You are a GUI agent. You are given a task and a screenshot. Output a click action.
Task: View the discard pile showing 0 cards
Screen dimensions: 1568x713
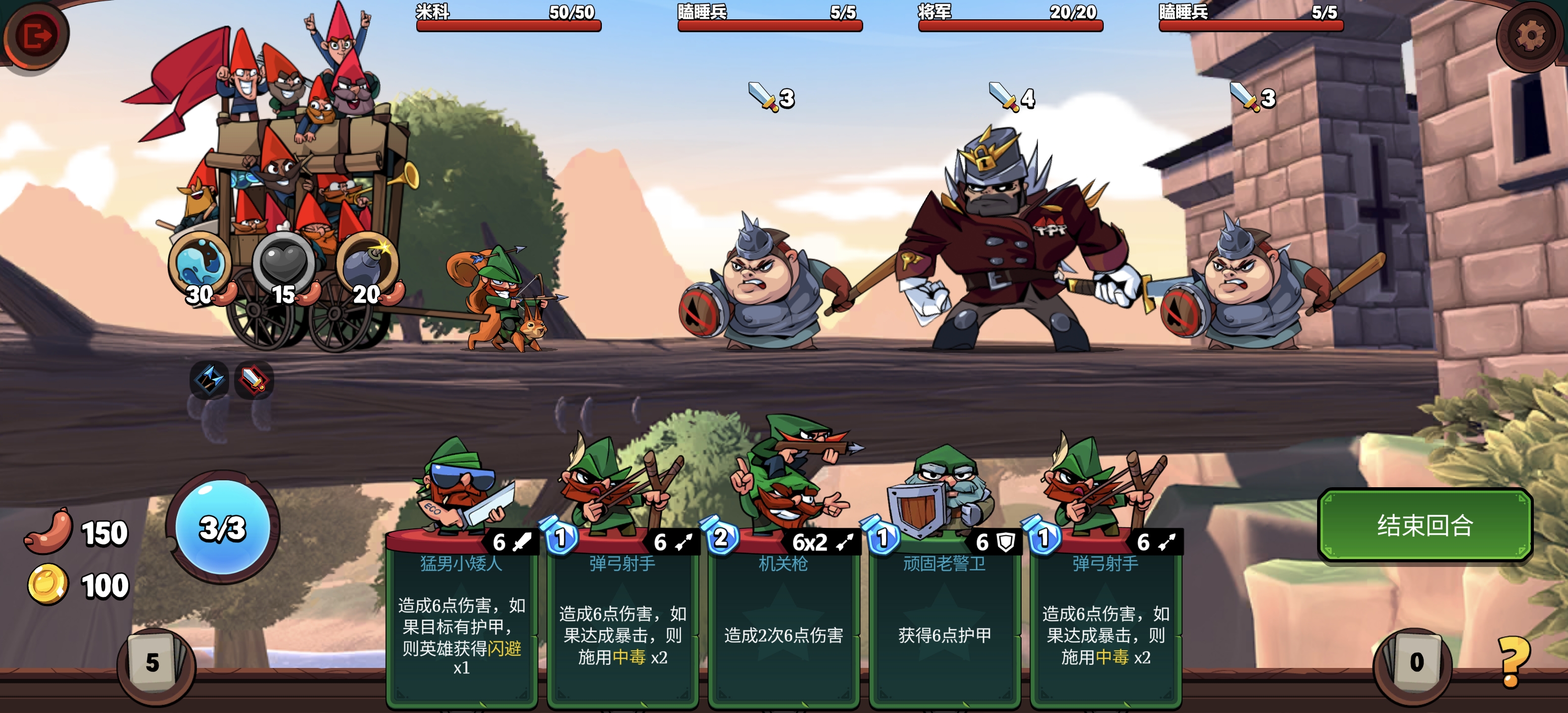tap(1415, 662)
